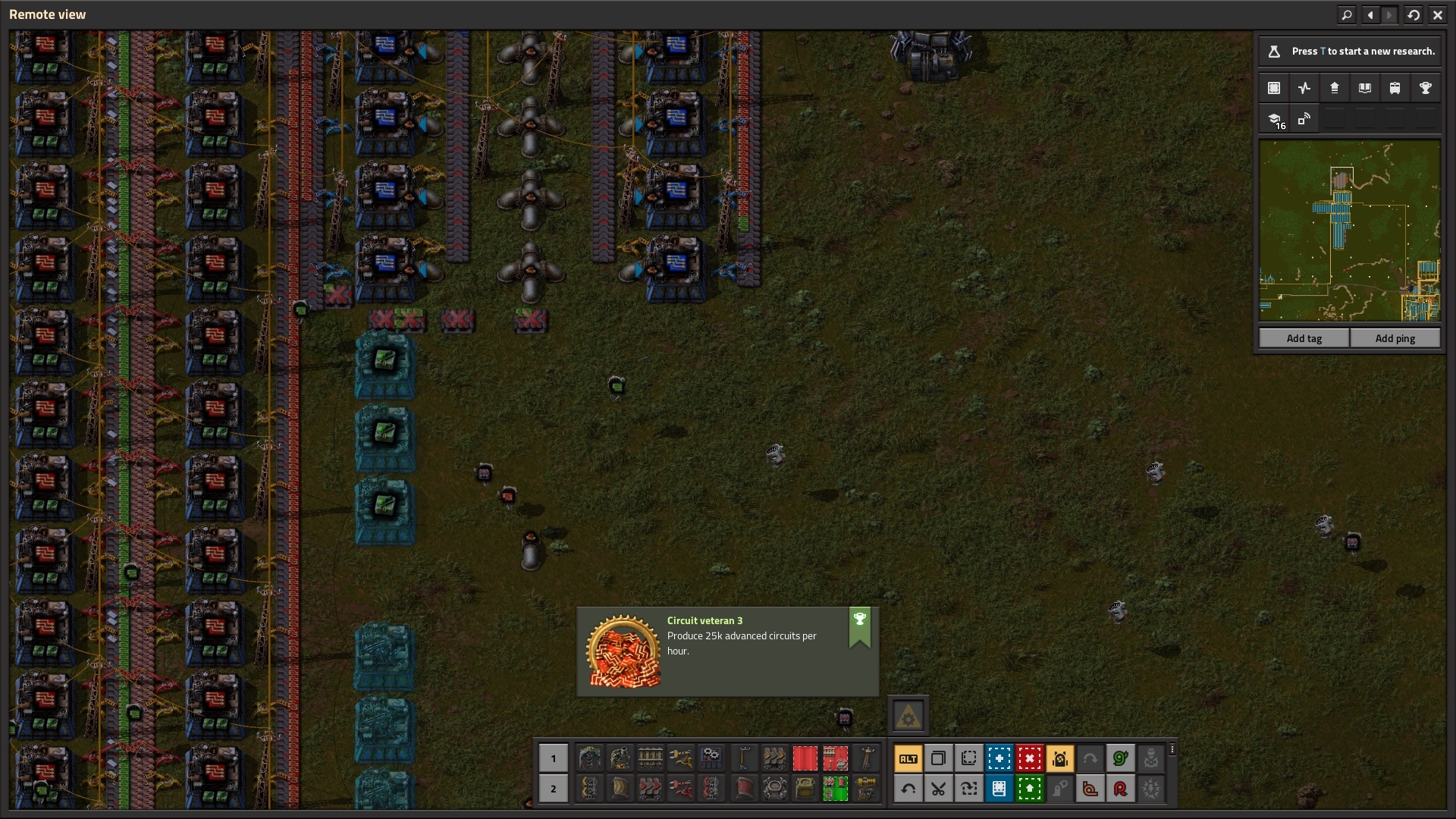Activate the red deconstruction planner
Image resolution: width=1456 pixels, height=819 pixels.
click(1029, 758)
